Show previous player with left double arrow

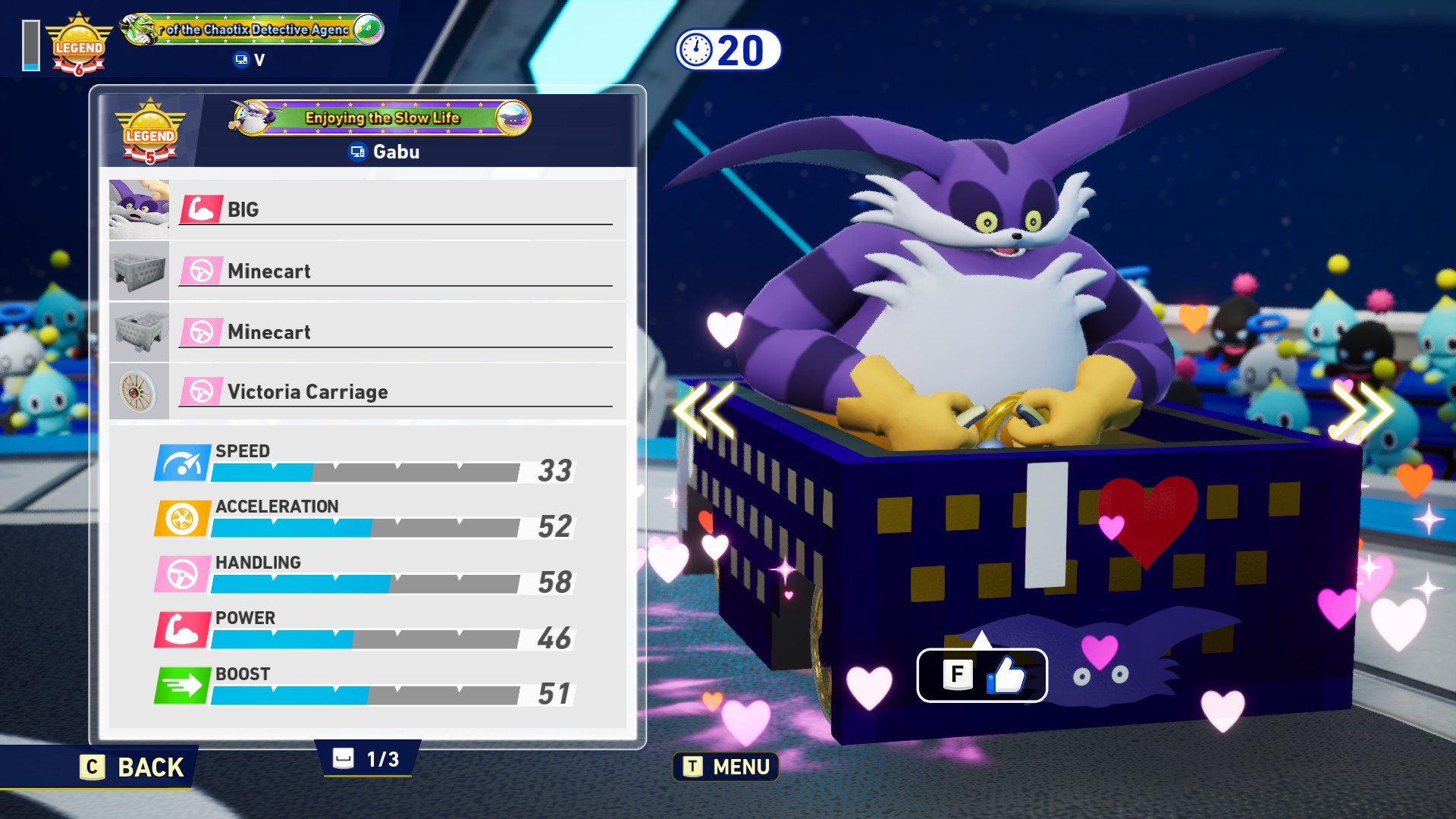point(704,410)
